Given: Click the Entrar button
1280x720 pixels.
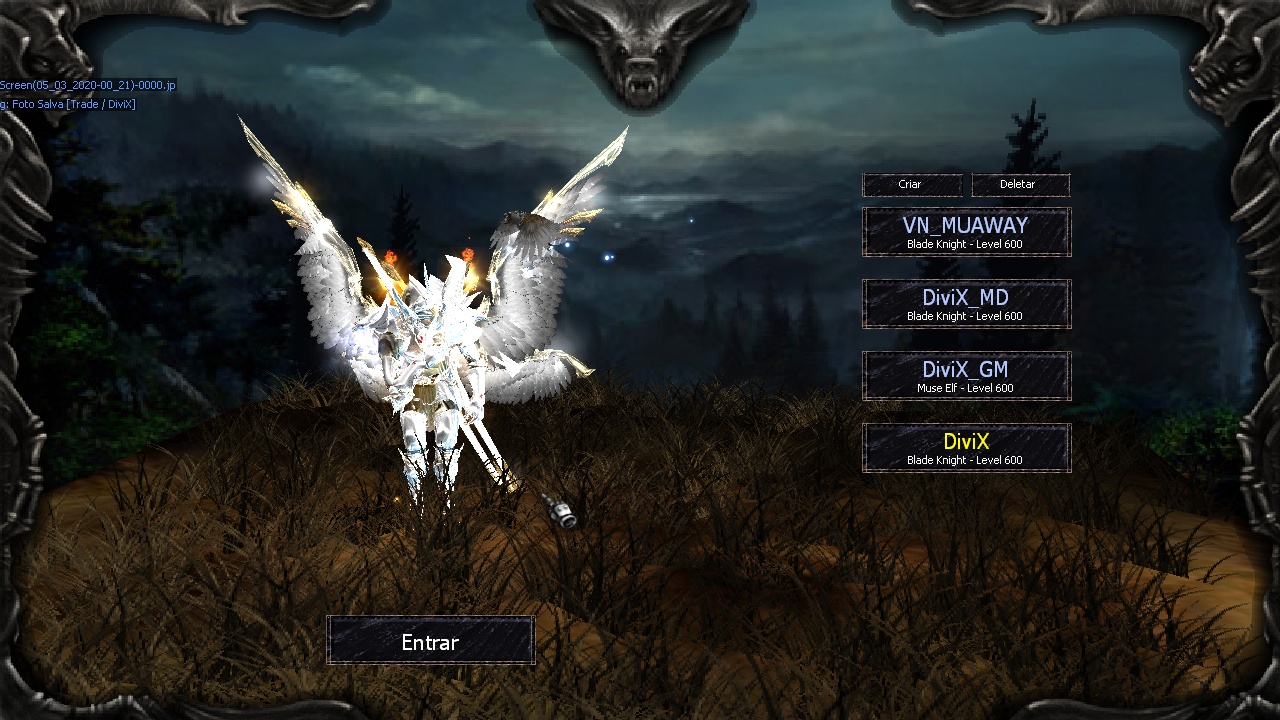Looking at the screenshot, I should [430, 641].
